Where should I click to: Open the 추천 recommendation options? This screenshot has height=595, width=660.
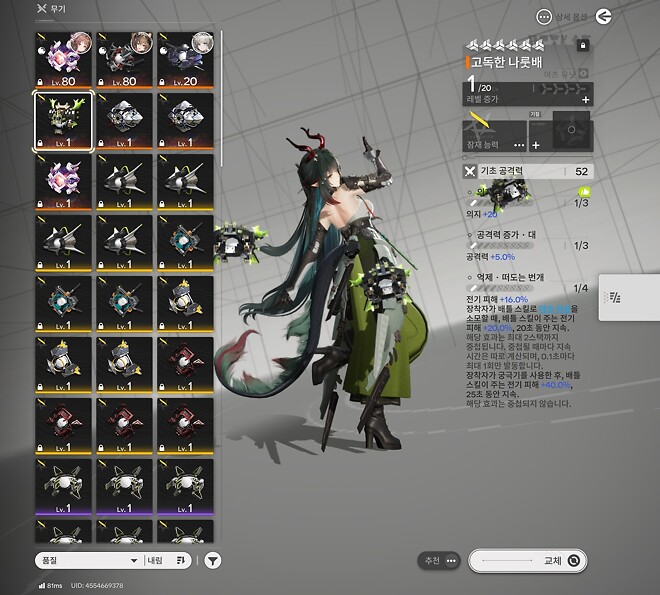point(439,560)
